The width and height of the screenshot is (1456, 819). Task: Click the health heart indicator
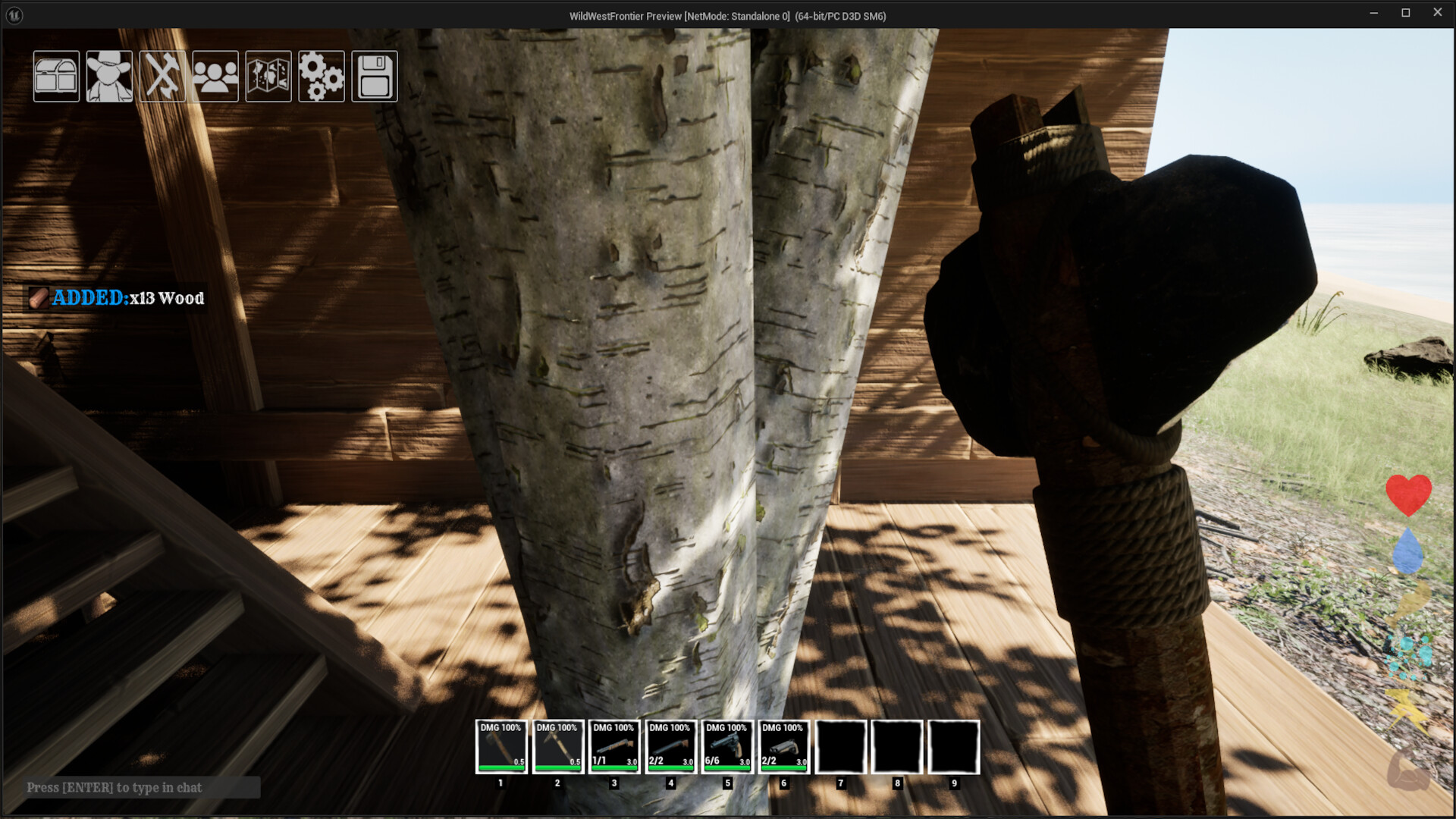point(1408,494)
